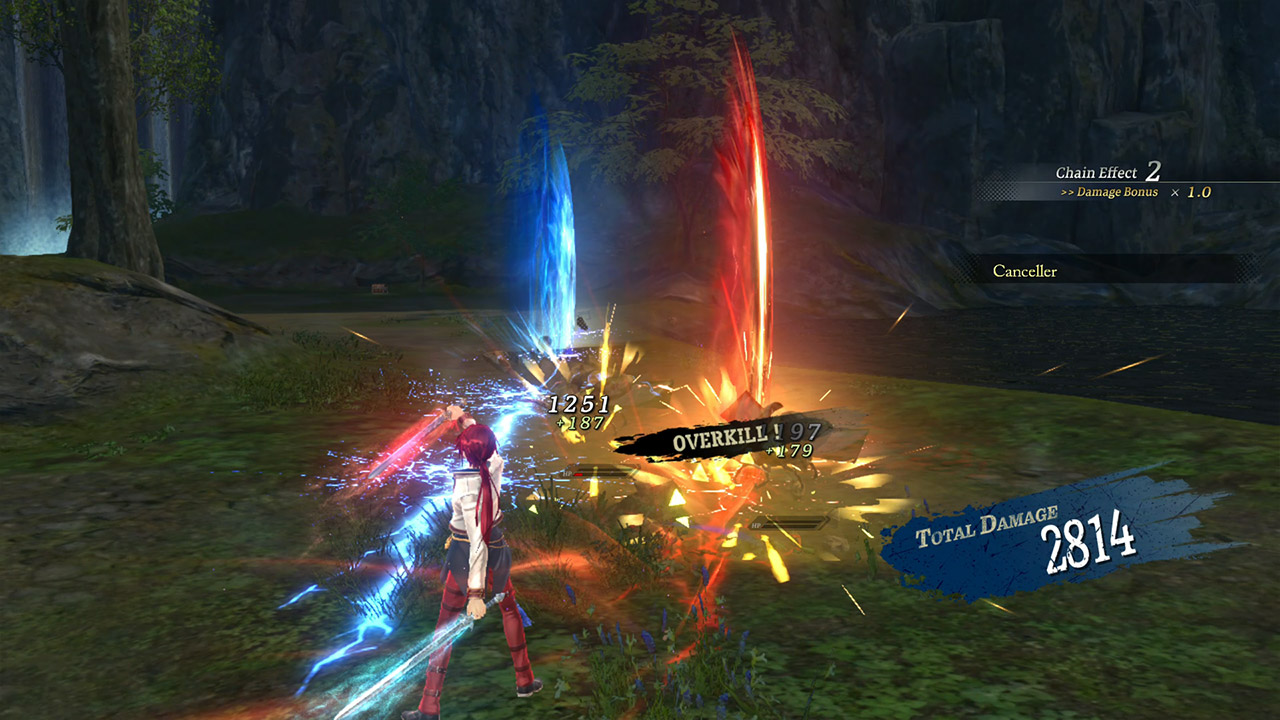The image size is (1280, 720).
Task: Select the Damage Bonus multiplier indicator
Action: pyautogui.click(x=1117, y=192)
